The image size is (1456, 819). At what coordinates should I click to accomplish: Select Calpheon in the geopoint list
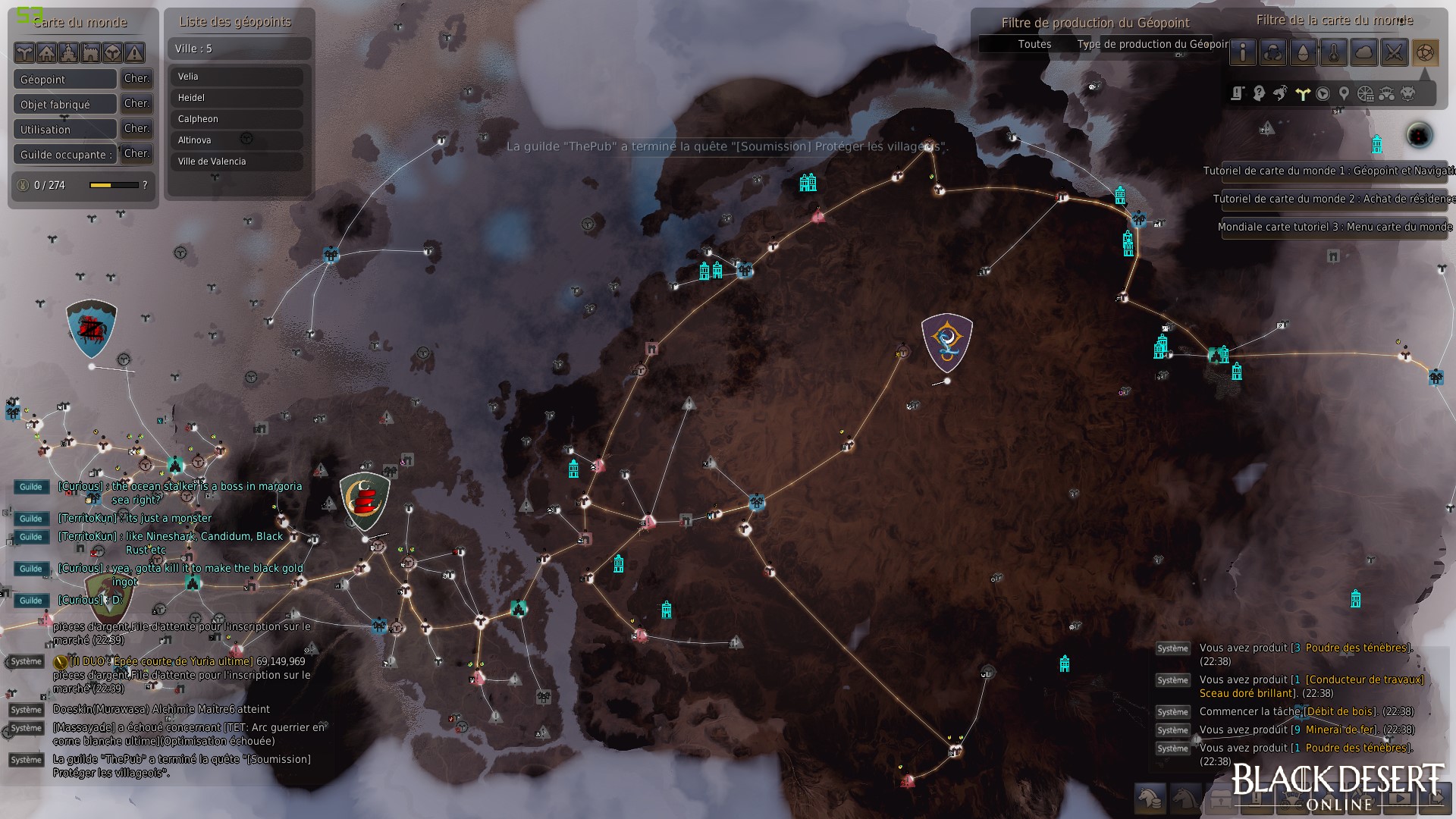pyautogui.click(x=237, y=119)
